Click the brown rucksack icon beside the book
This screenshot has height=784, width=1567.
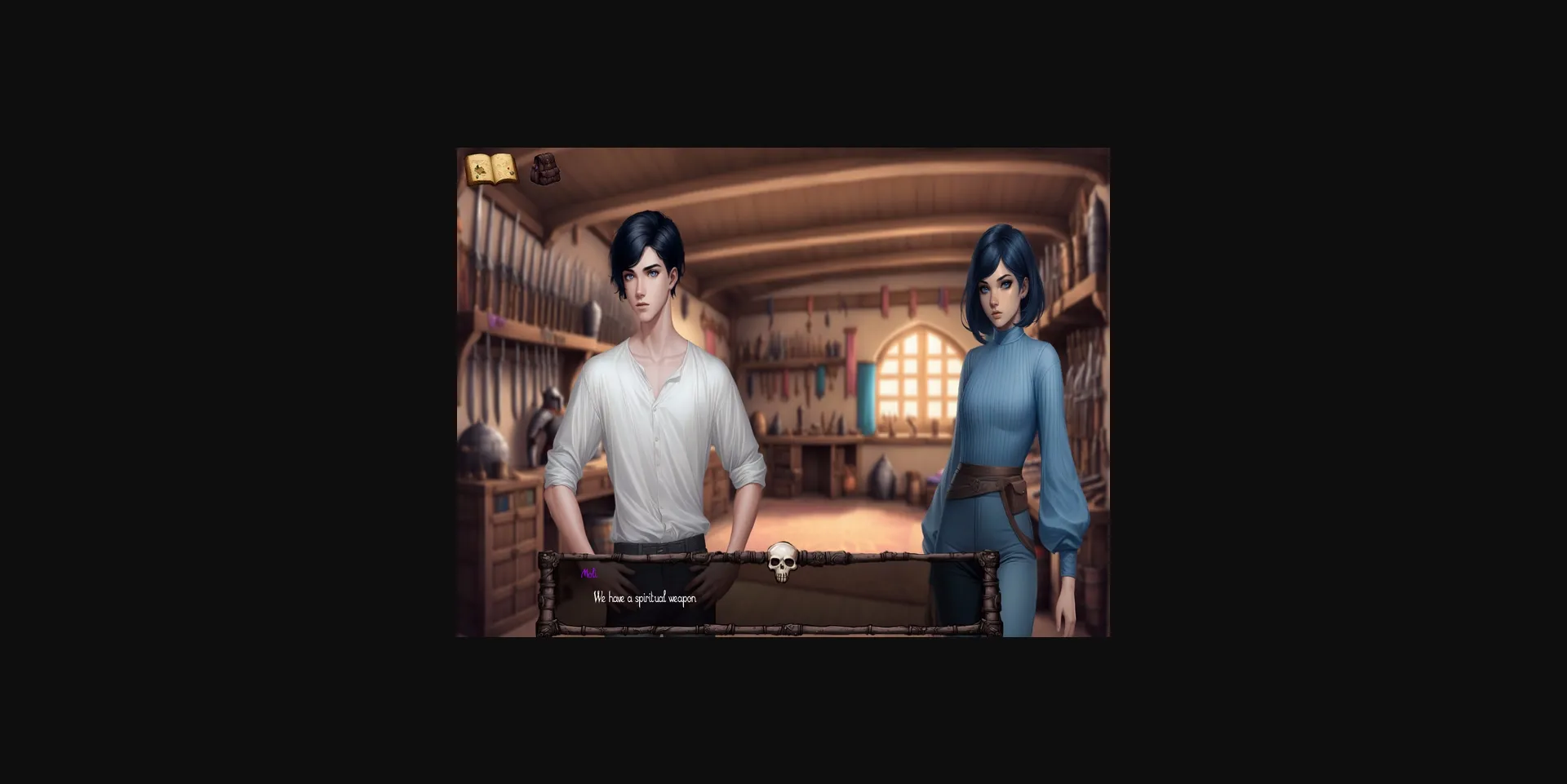(545, 170)
